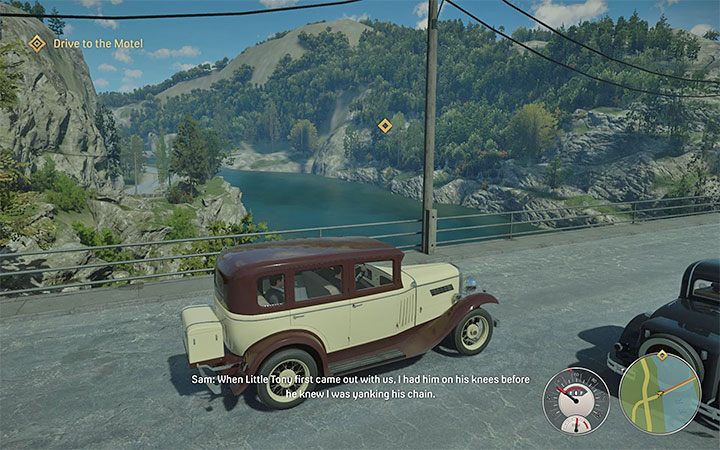The image size is (720, 450).
Task: Click the objective marker above the minimap
Action: [661, 355]
